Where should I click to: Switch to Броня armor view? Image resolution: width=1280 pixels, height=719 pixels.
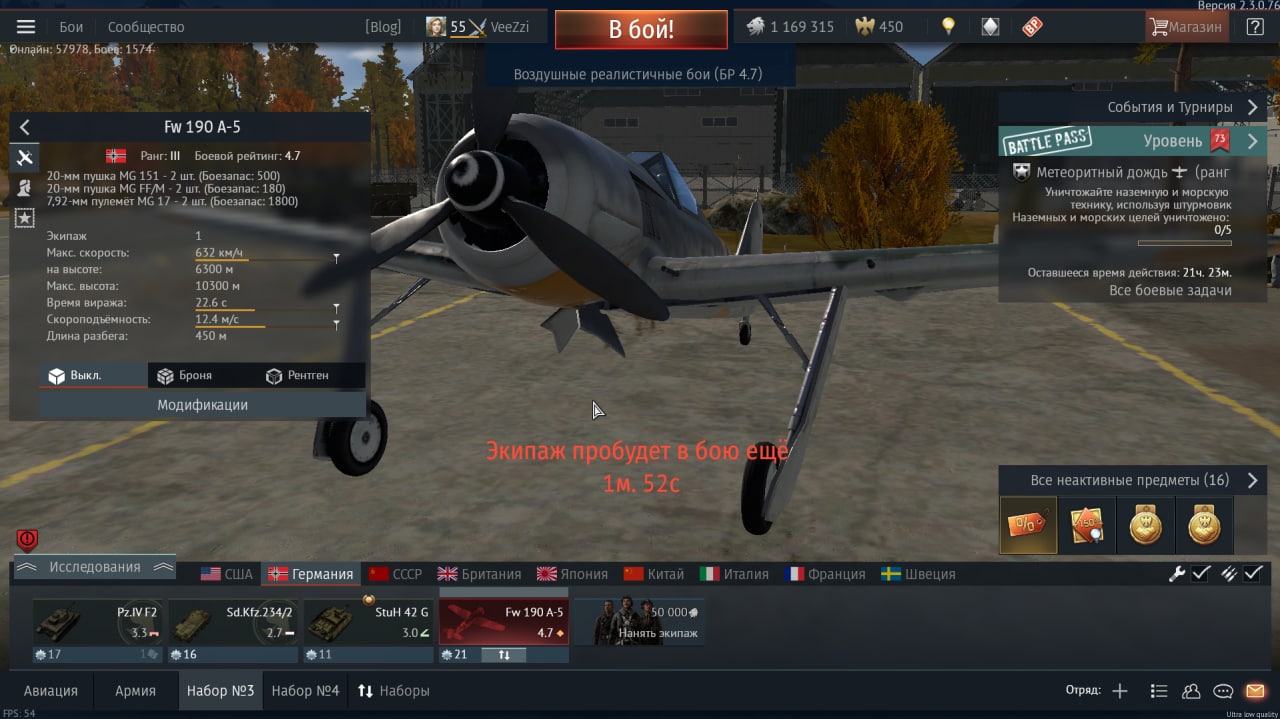[184, 376]
